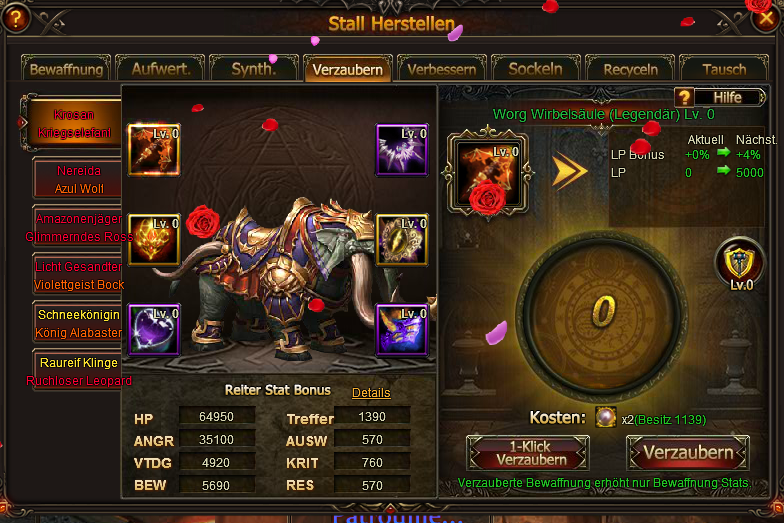Select Schneekönigin König Alabaster mount

click(x=79, y=323)
